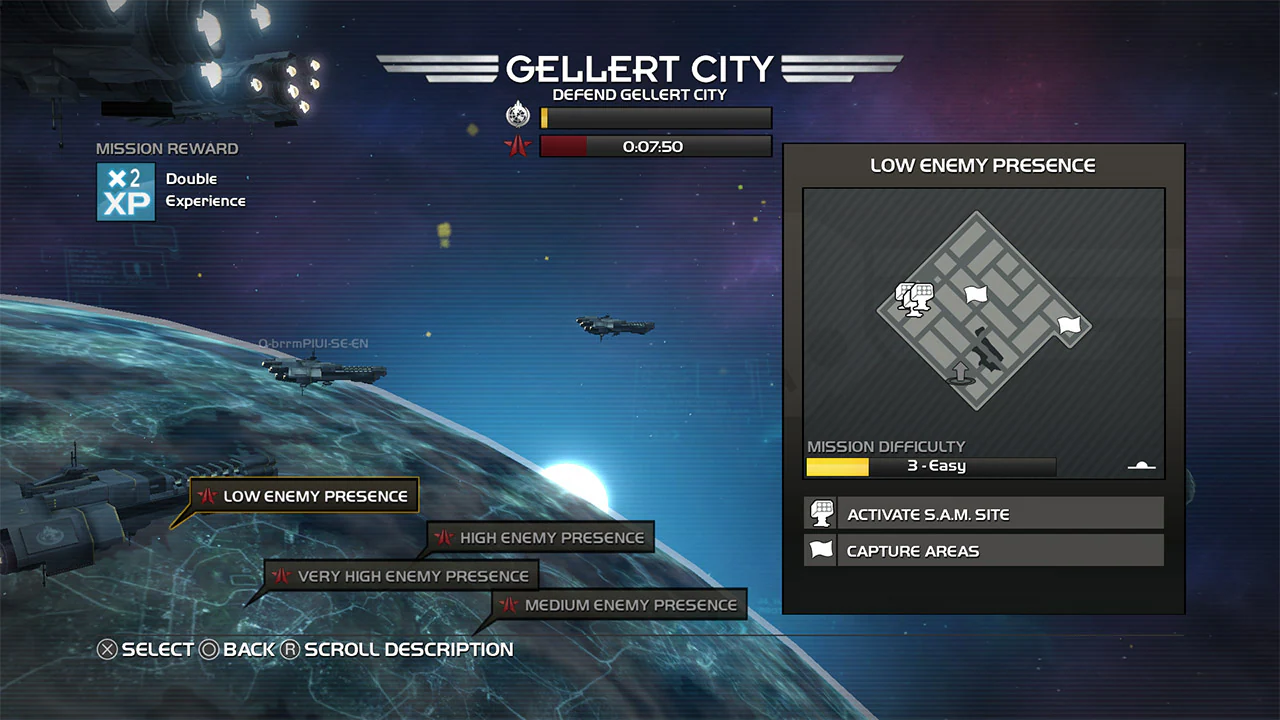
Task: Click the weather icon near mission difficulty
Action: point(1140,463)
